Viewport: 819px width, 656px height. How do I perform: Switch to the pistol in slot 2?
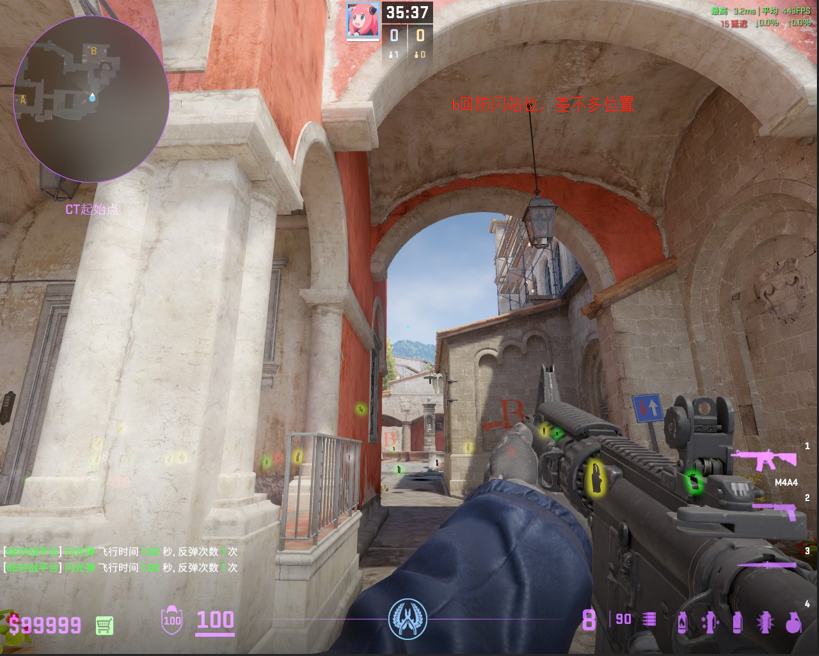click(775, 511)
